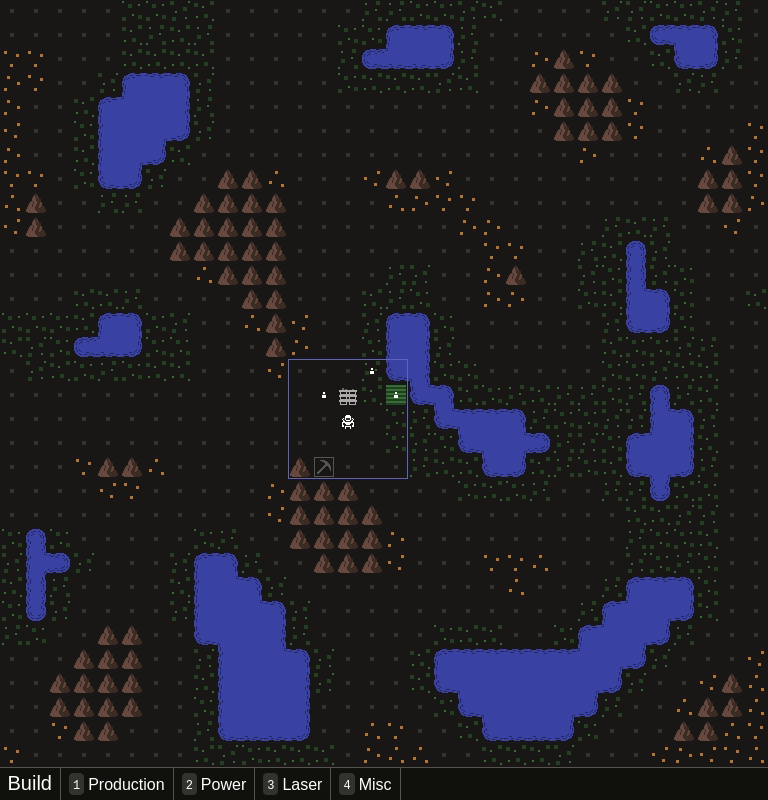Select the Power build category
Screen dimensions: 768x800
point(214,784)
